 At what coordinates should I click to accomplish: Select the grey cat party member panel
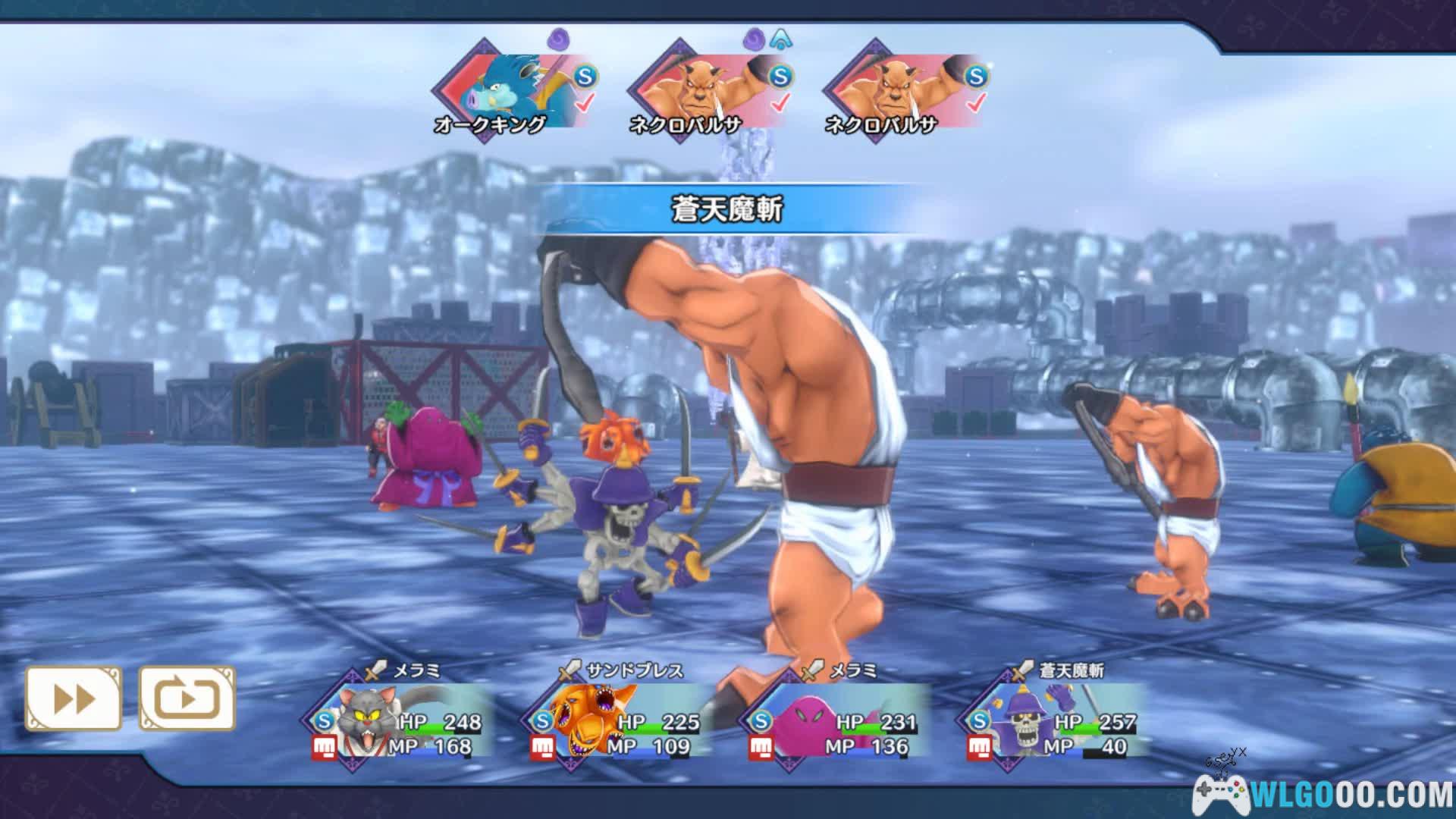click(x=402, y=720)
